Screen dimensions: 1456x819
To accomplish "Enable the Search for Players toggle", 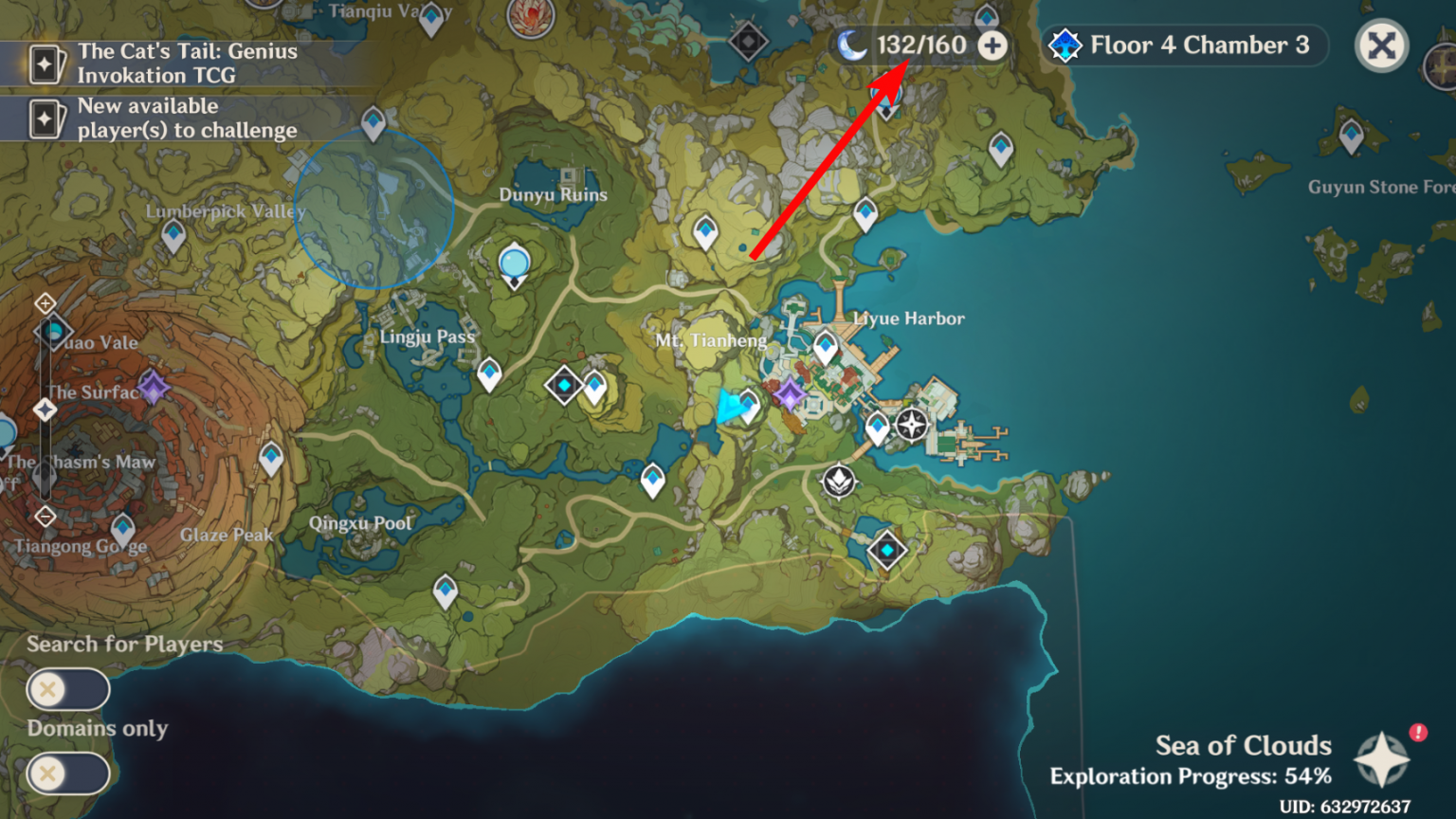I will coord(66,688).
